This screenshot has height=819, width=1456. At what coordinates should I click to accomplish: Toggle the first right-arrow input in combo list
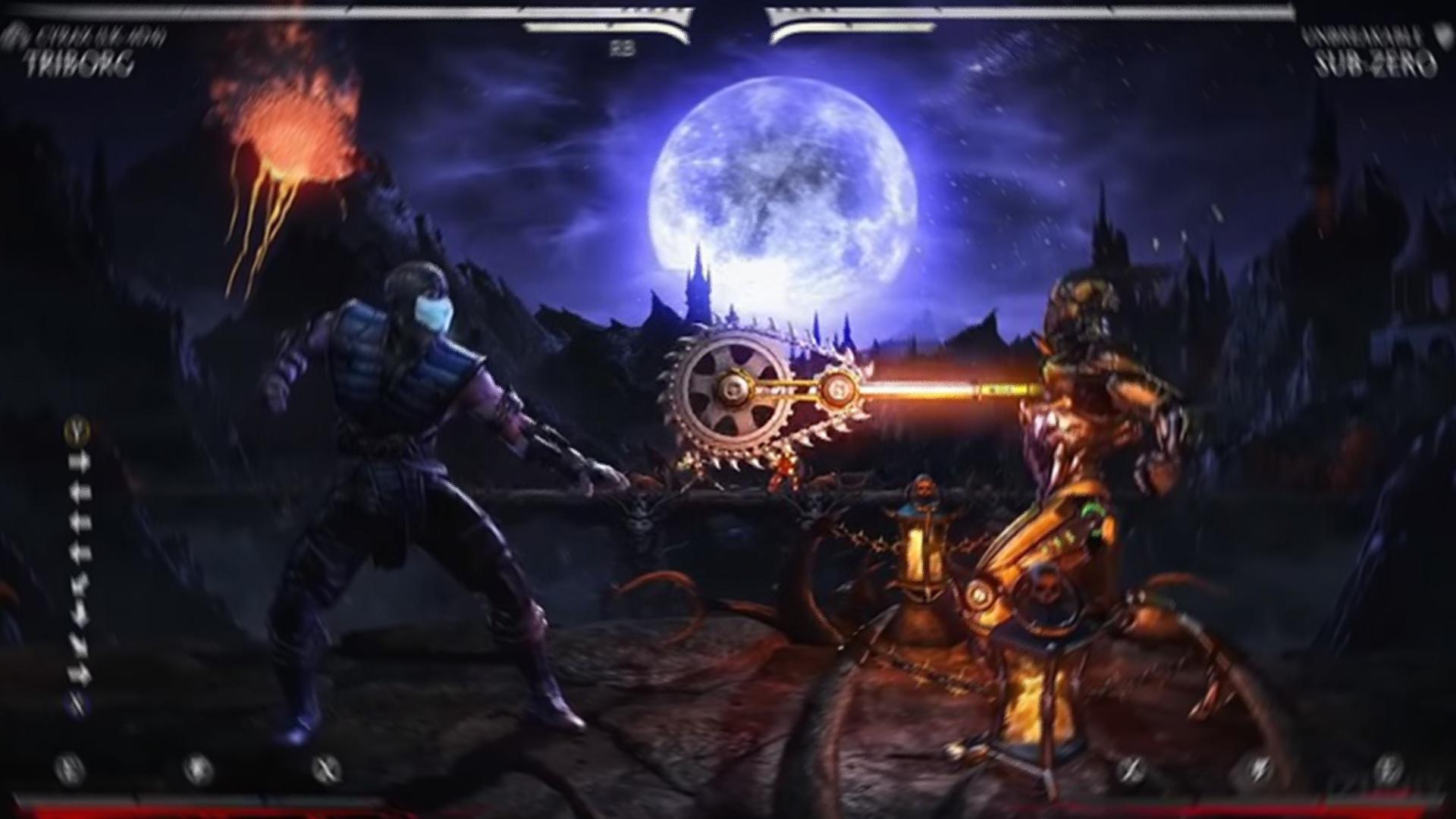click(x=79, y=460)
